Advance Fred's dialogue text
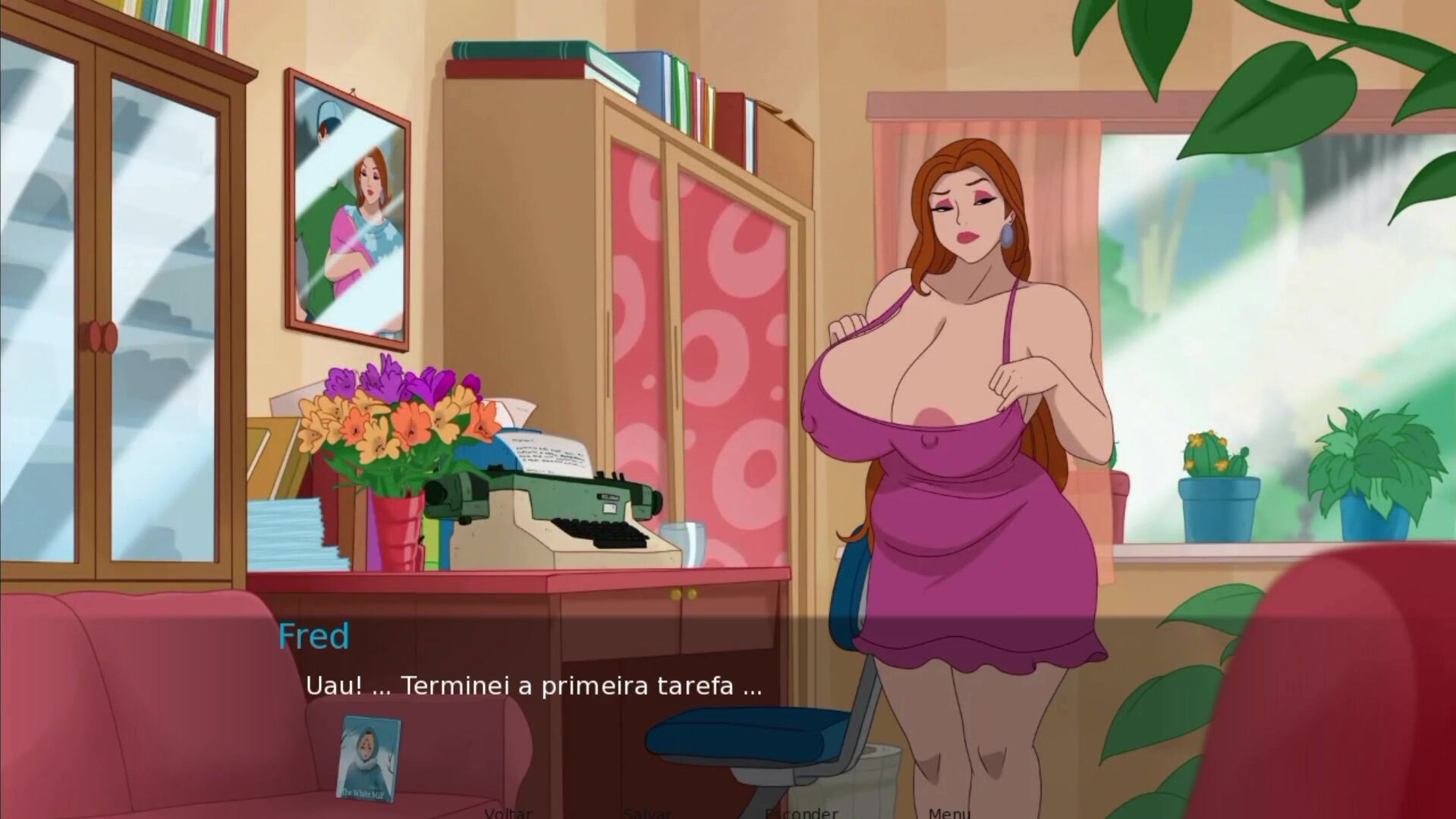 (533, 686)
